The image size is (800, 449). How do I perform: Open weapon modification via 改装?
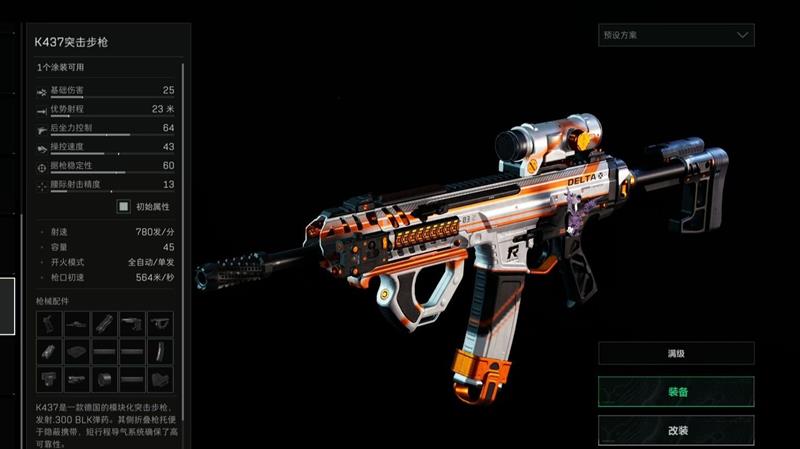[676, 429]
